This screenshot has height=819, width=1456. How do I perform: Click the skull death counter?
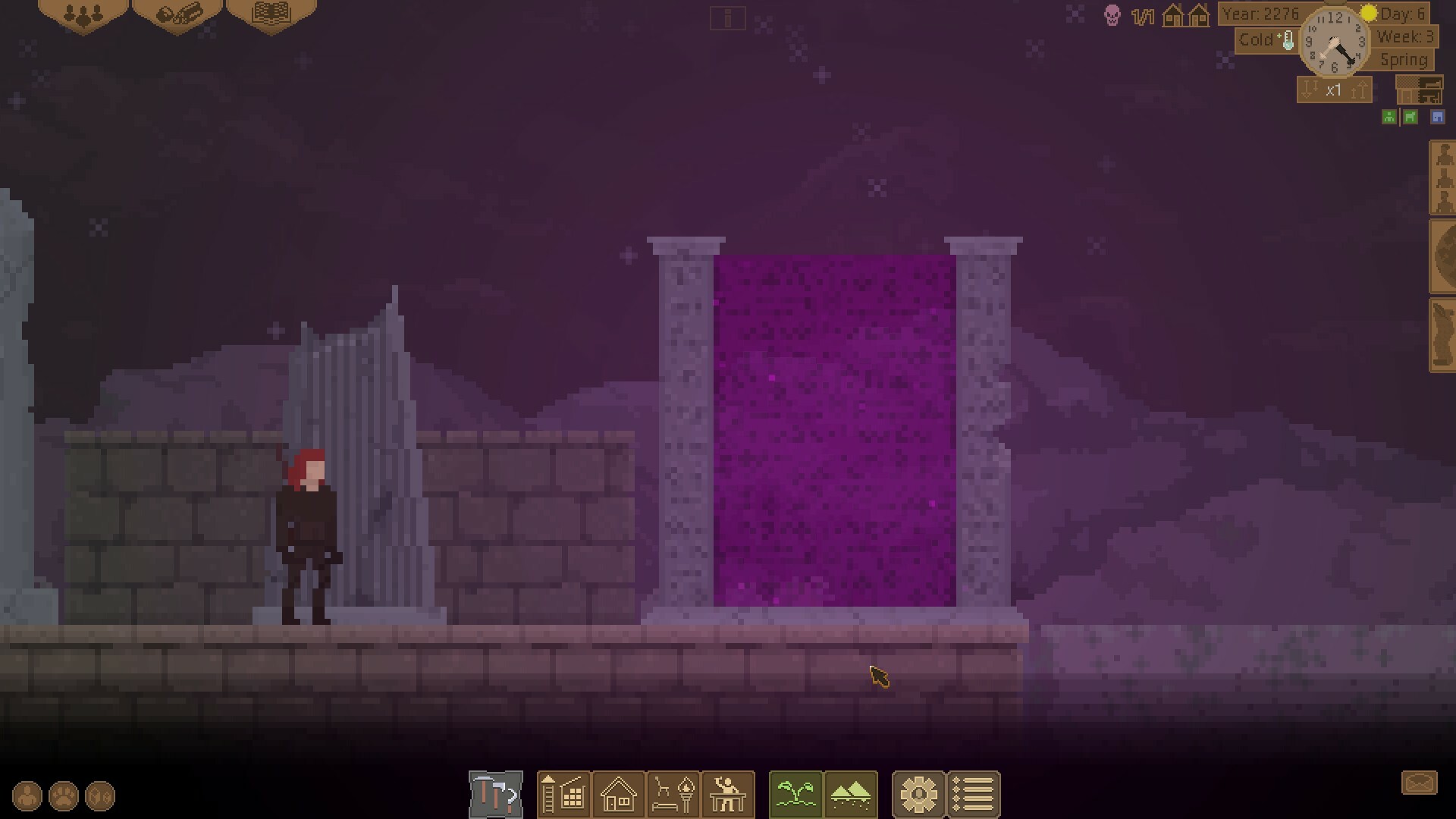tap(1112, 15)
